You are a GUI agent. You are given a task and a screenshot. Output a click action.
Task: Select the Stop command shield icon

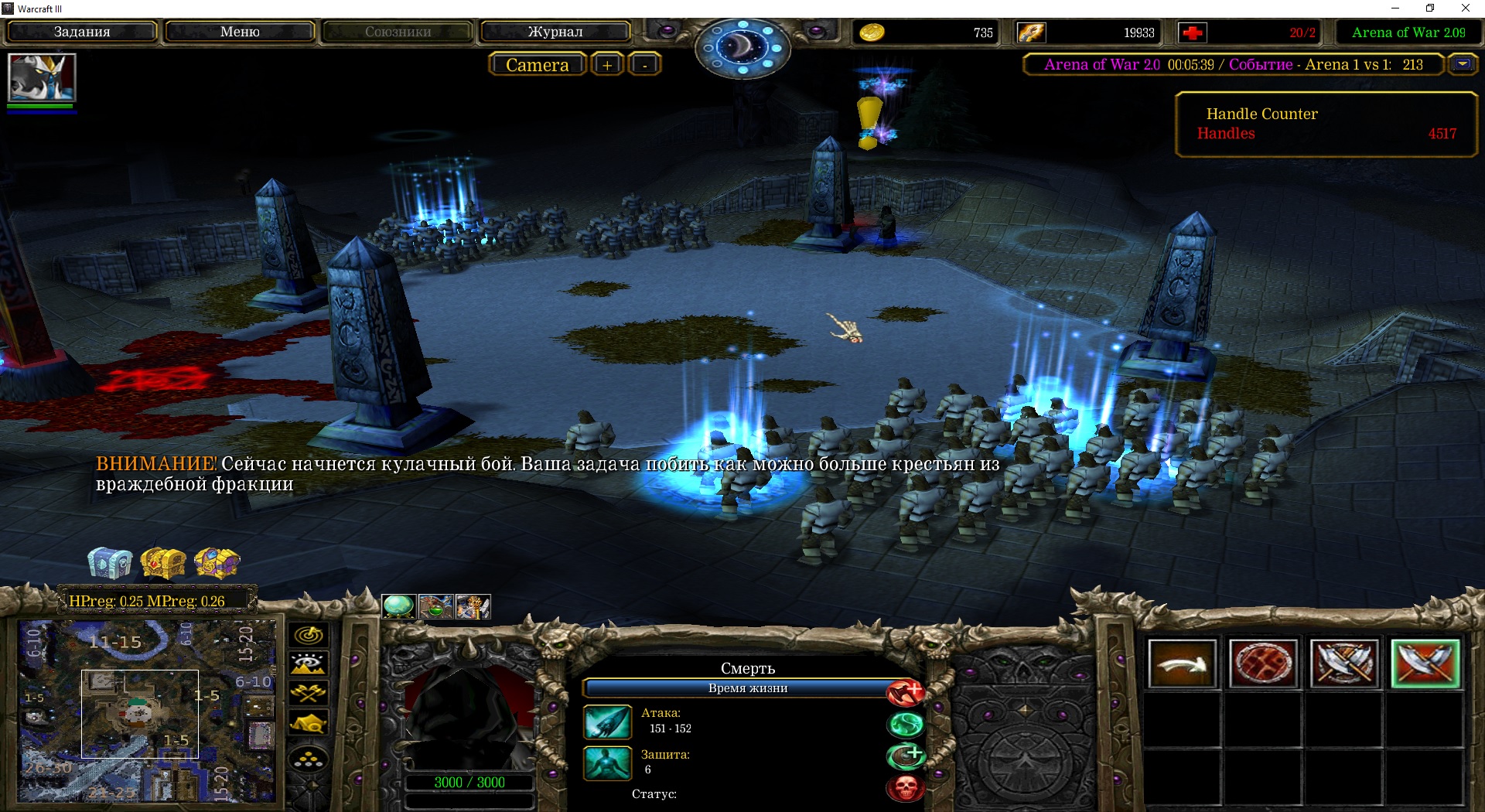point(1262,664)
